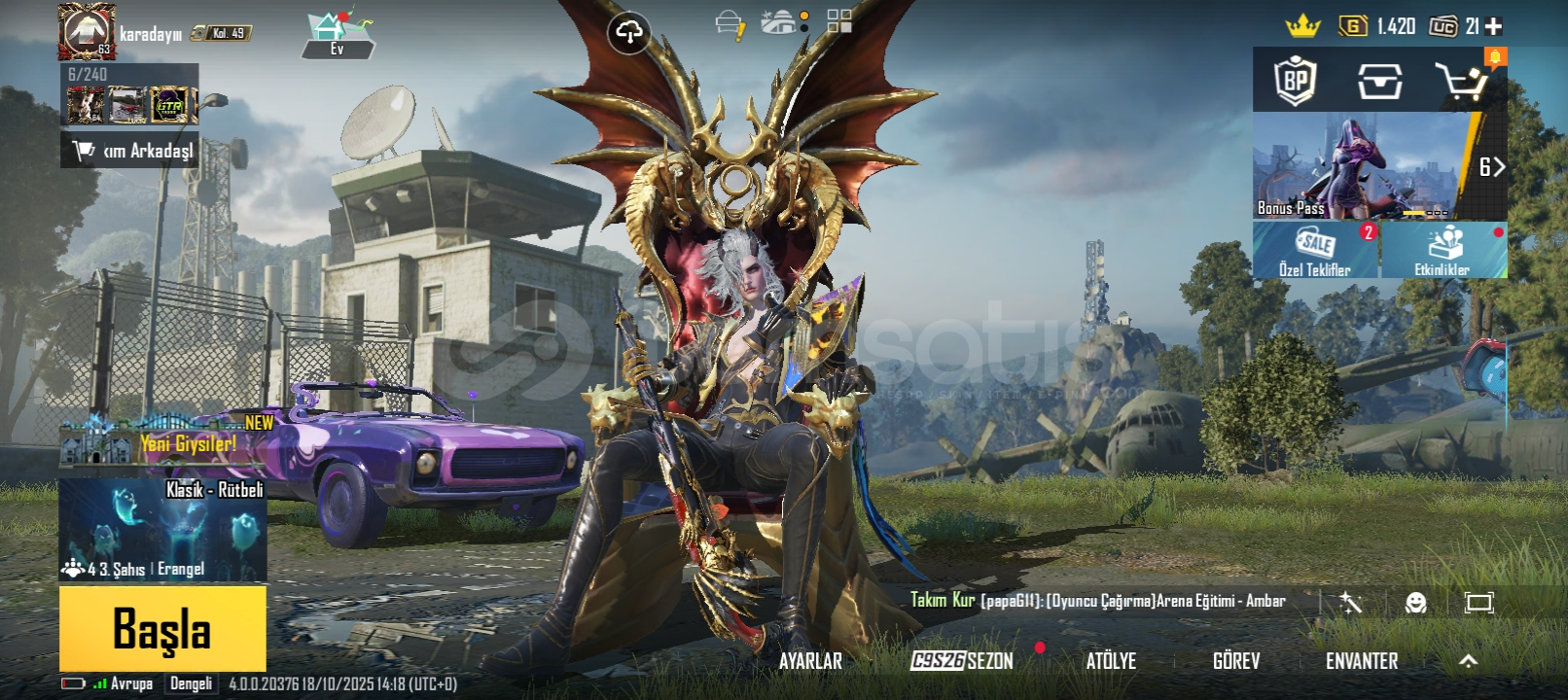Click the cloud download icon
The width and height of the screenshot is (1568, 700).
(x=628, y=33)
